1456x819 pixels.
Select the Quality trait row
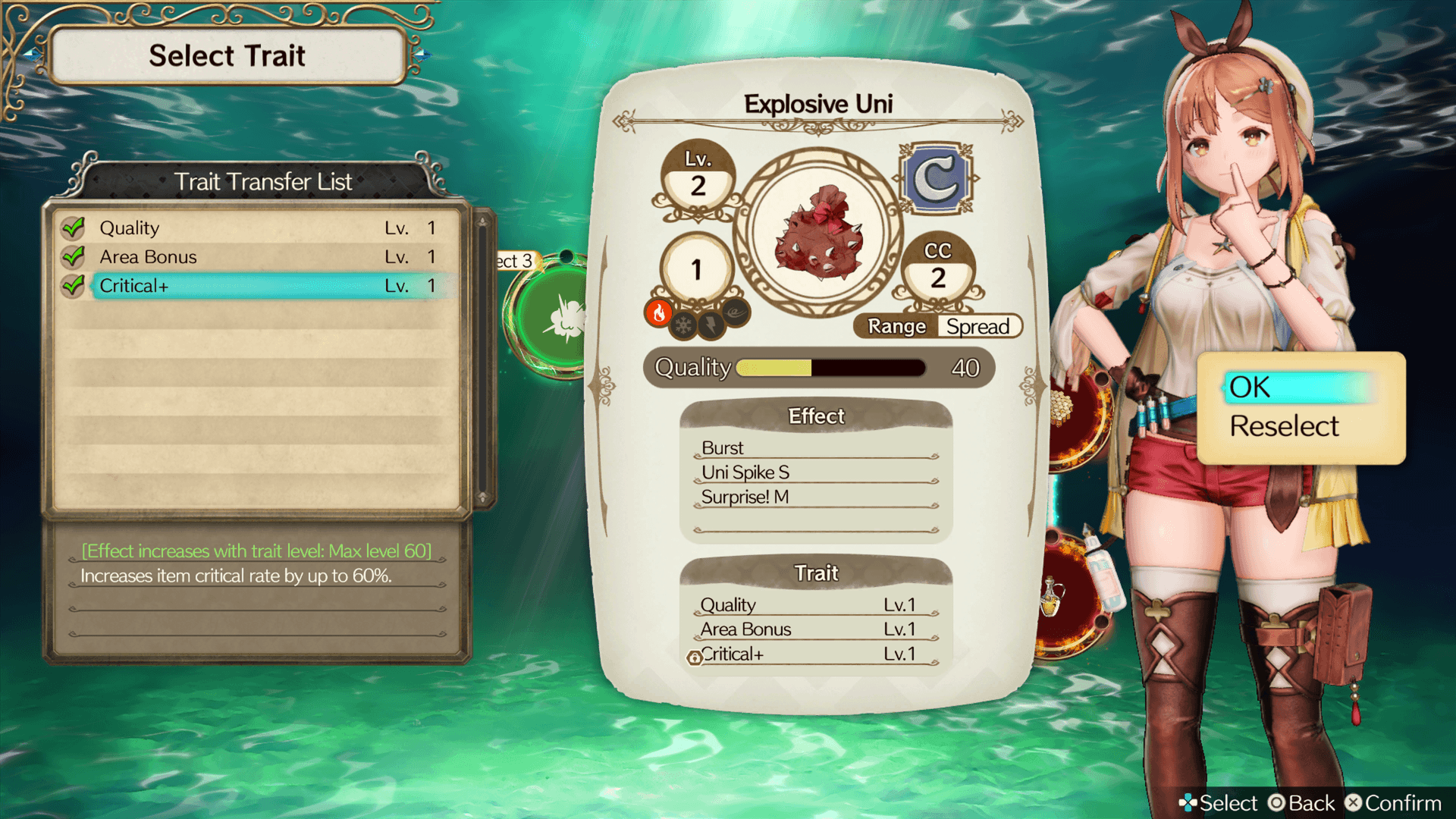tap(258, 227)
